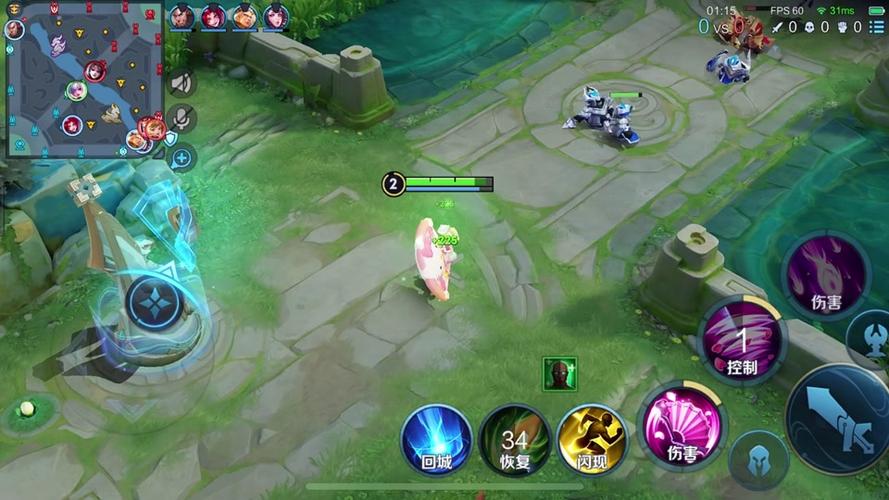Activate the 回城 recall spell
The height and width of the screenshot is (500, 889).
(x=437, y=440)
